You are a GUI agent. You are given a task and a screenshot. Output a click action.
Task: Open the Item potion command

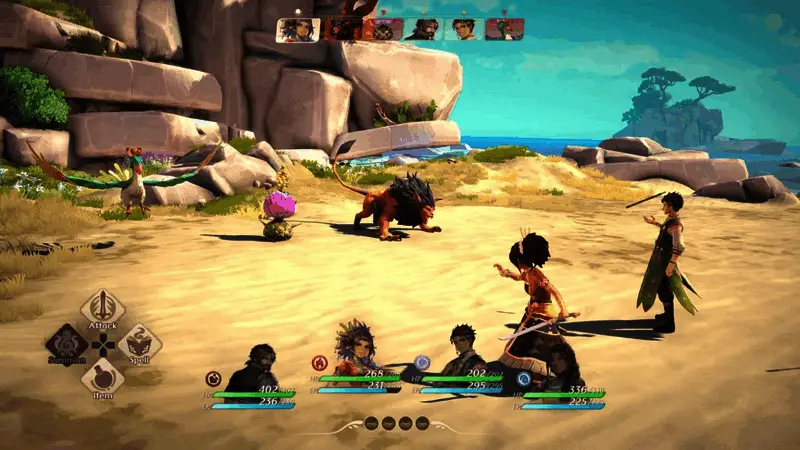click(102, 378)
